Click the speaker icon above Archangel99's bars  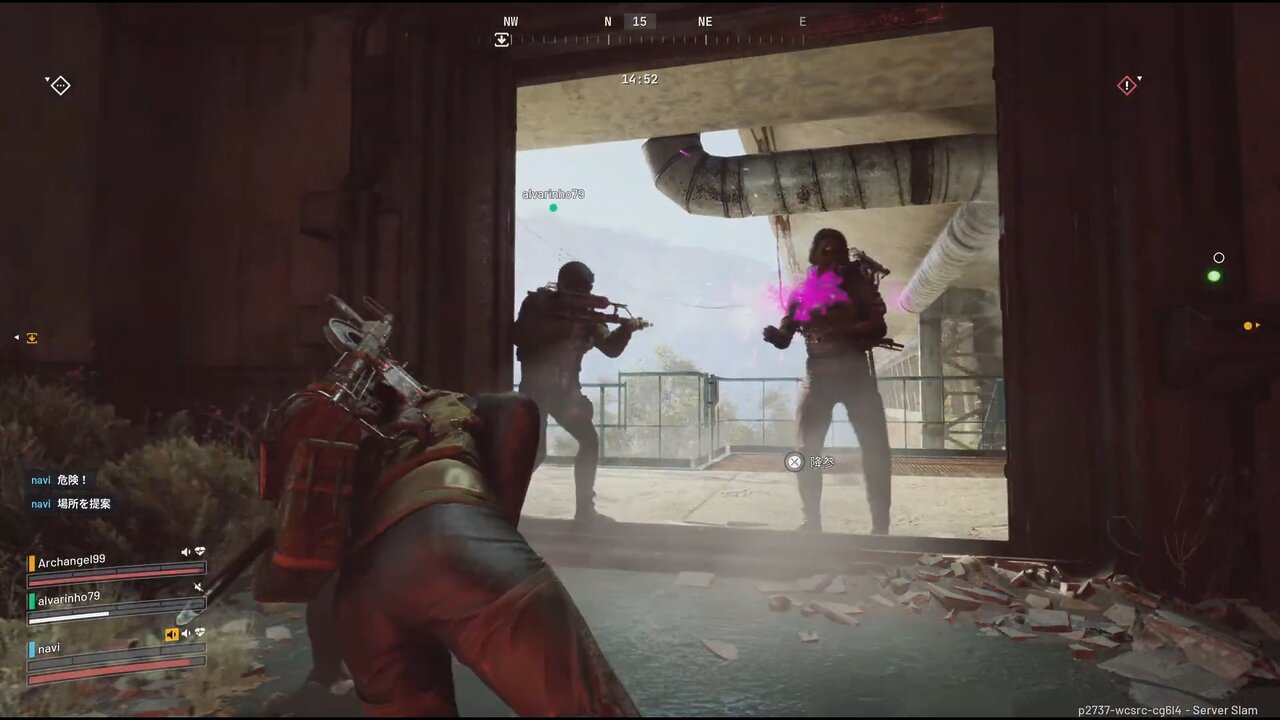click(x=186, y=552)
